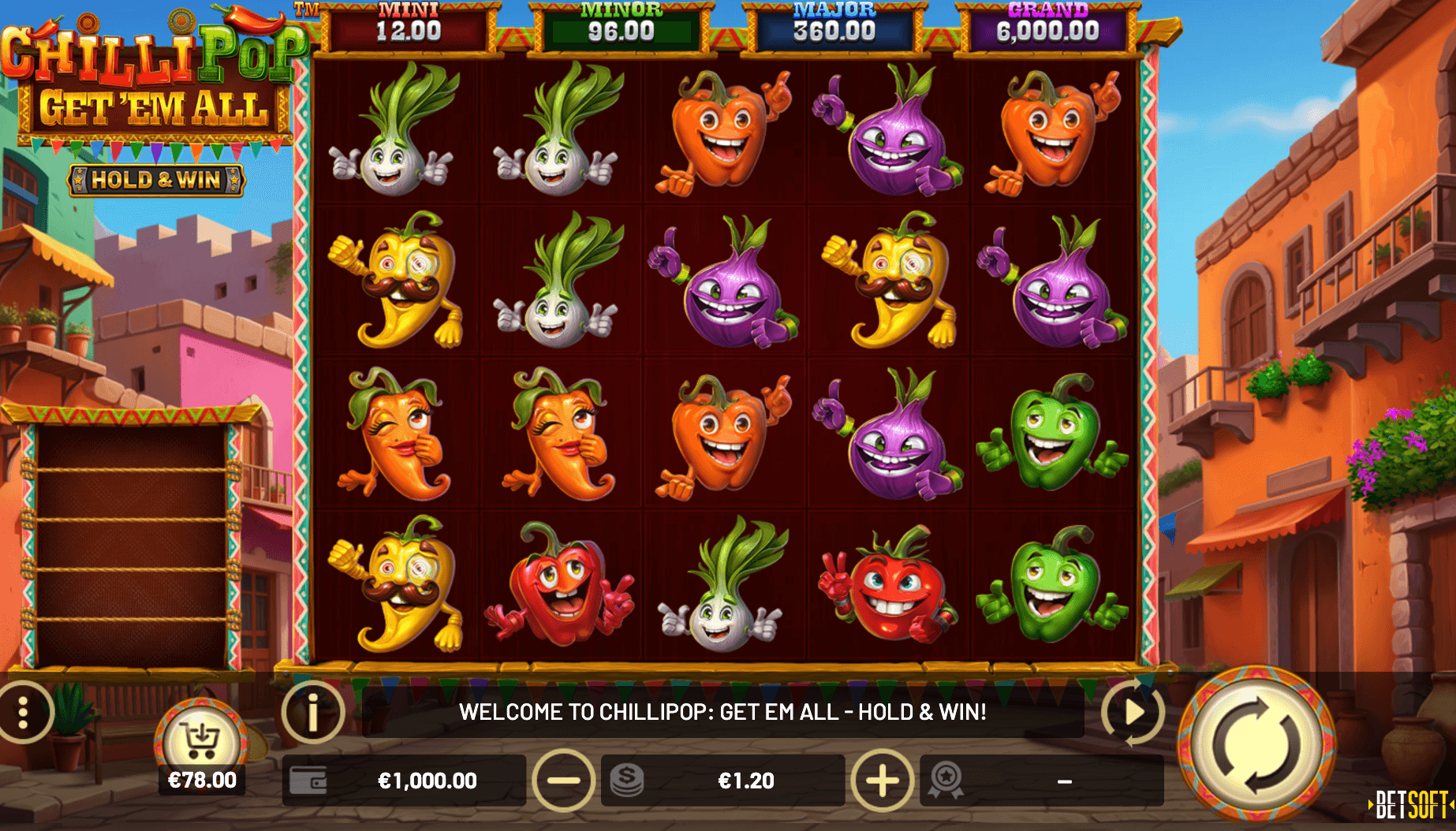Open the game info paytable
1456x831 pixels.
[313, 712]
